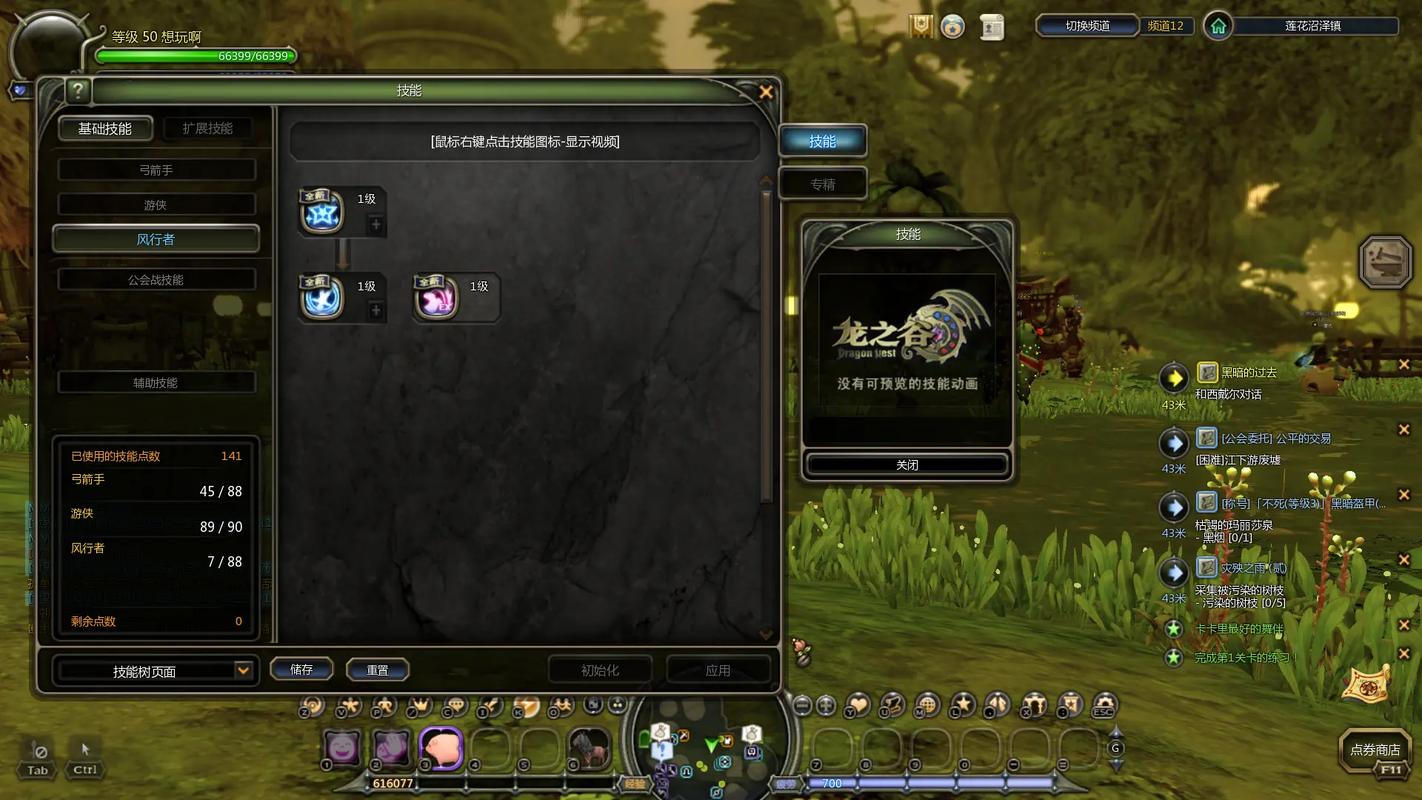Select the 游侠 skill category

(x=156, y=205)
